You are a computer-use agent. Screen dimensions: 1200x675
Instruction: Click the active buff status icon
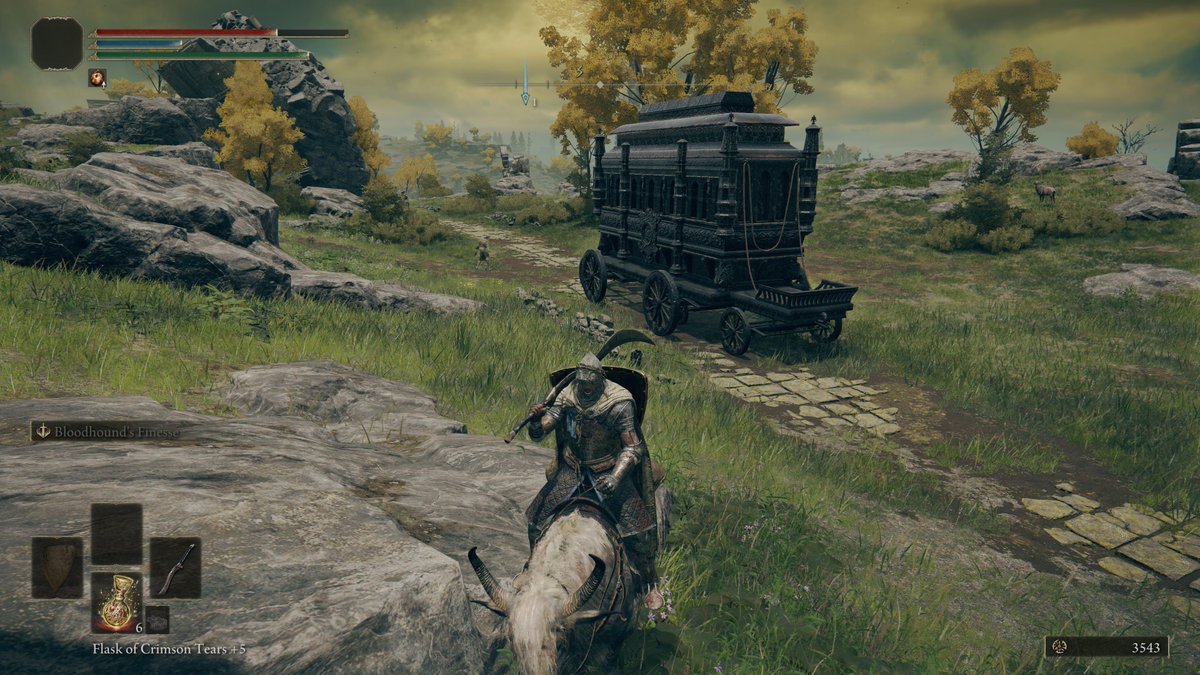pyautogui.click(x=97, y=77)
